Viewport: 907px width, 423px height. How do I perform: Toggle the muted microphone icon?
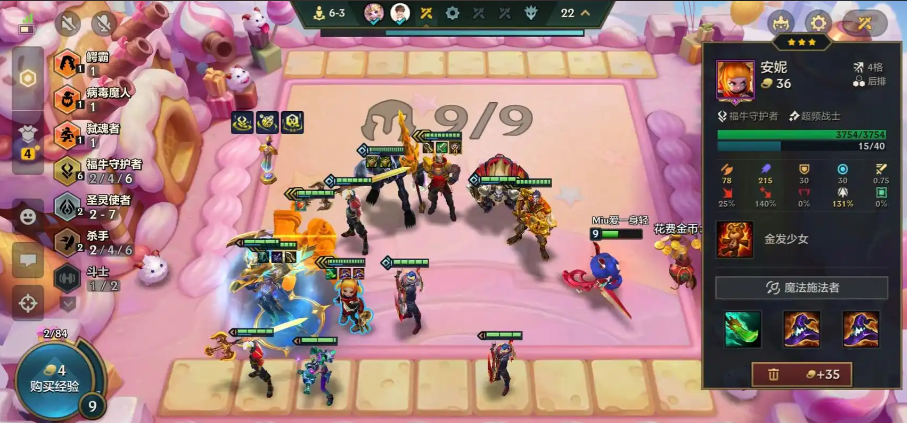pos(102,22)
